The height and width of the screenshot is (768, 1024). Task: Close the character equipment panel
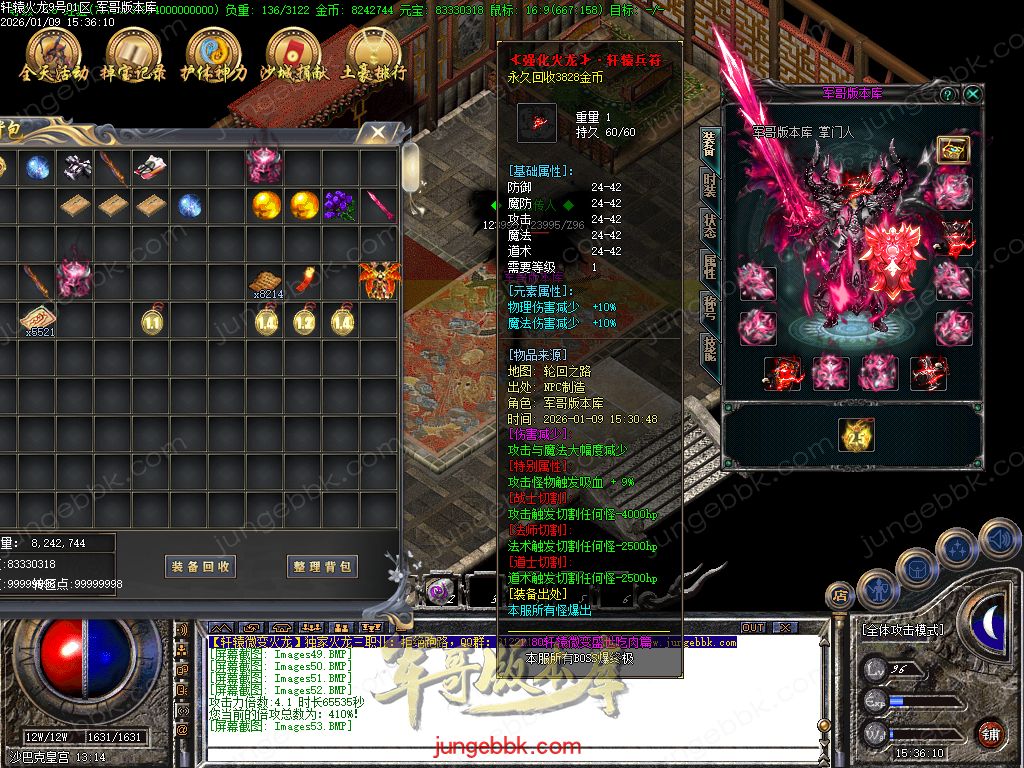[x=972, y=94]
